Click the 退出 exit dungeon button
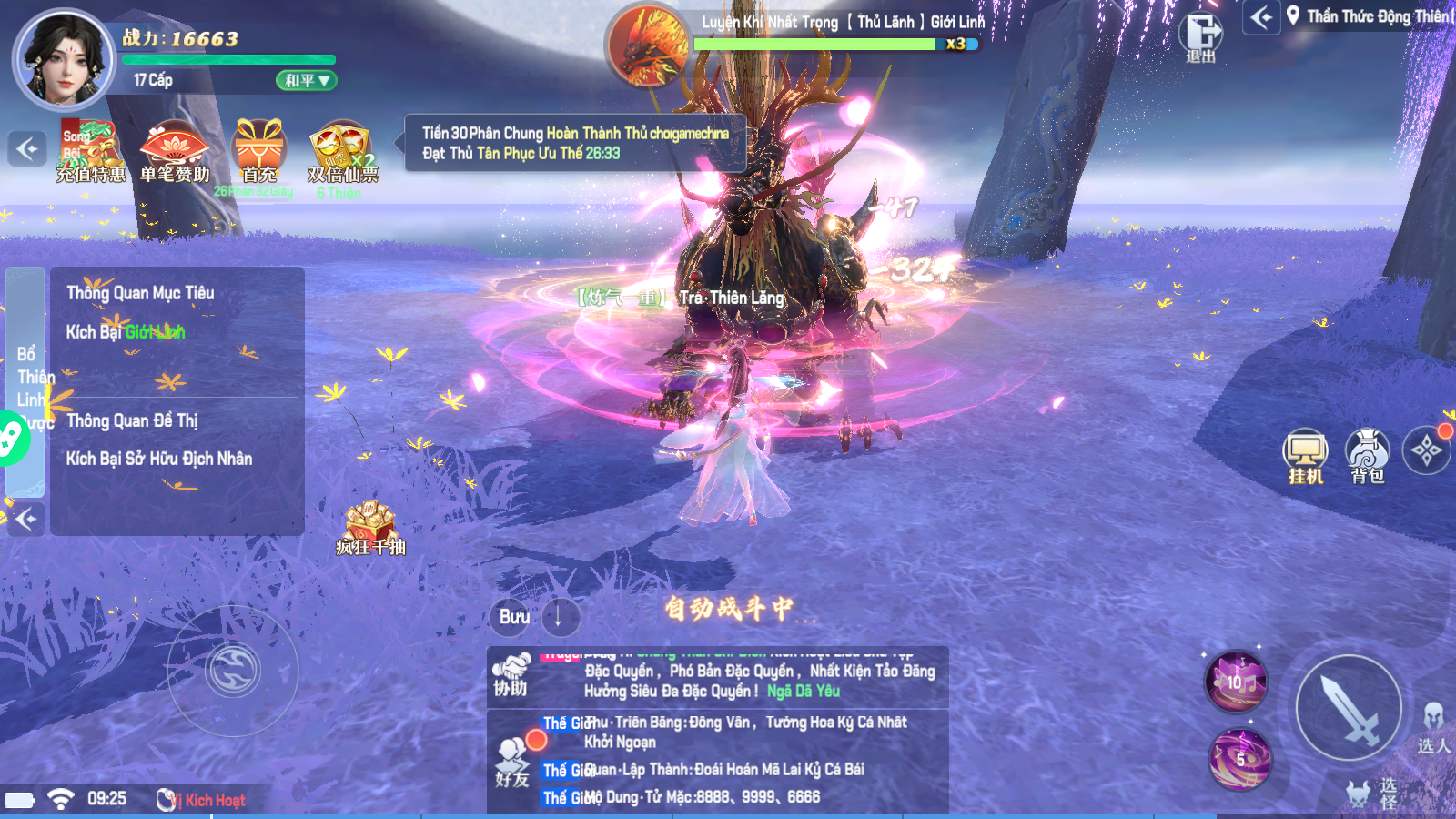This screenshot has height=819, width=1456. coord(1200,36)
